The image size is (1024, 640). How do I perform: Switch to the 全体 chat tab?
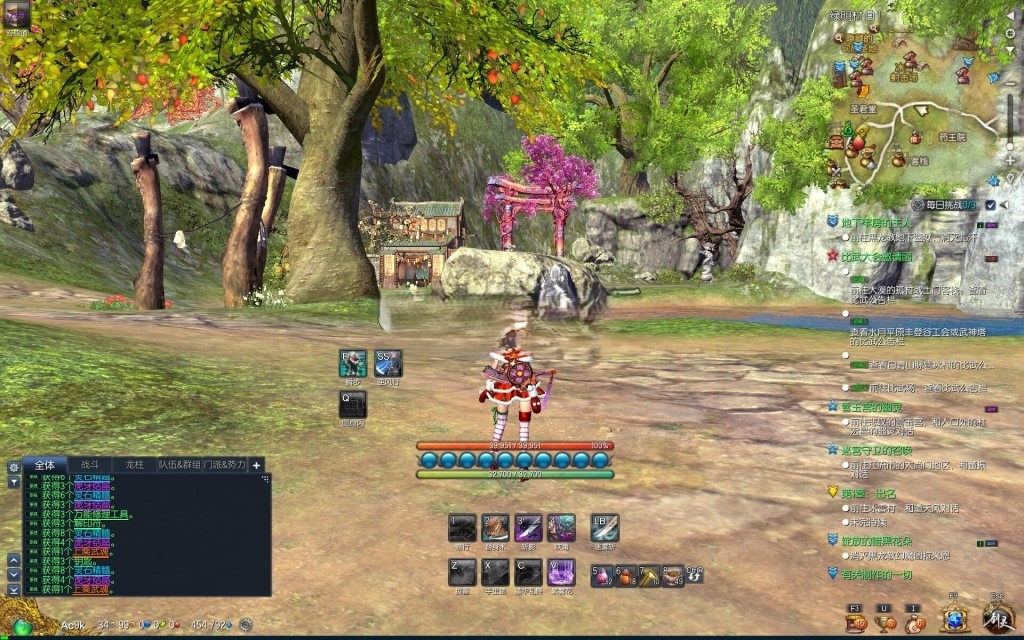(45, 465)
